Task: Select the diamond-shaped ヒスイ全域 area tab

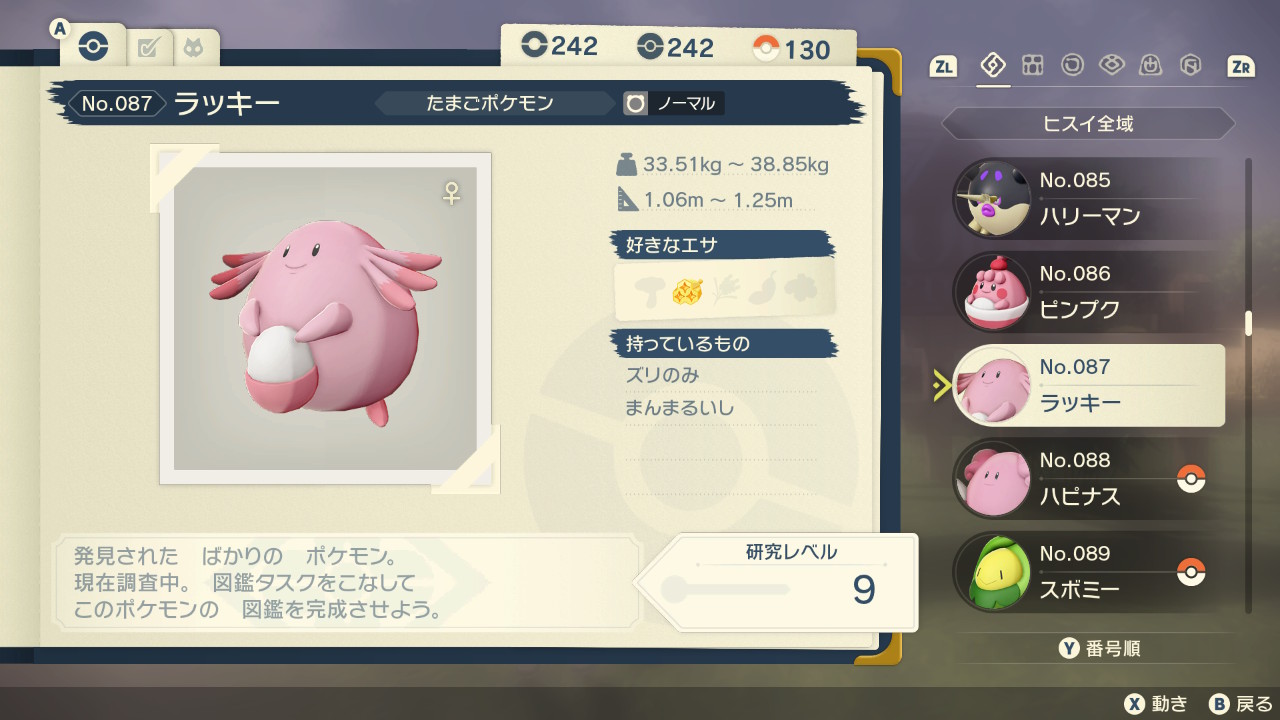Action: point(993,66)
